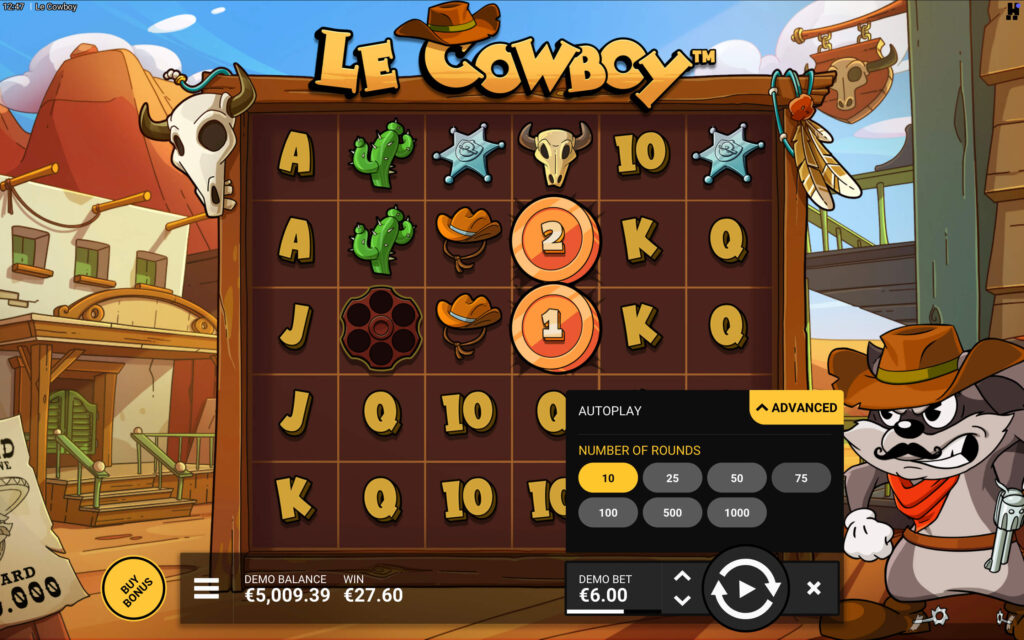Pick 75 autoplay rounds

801,478
